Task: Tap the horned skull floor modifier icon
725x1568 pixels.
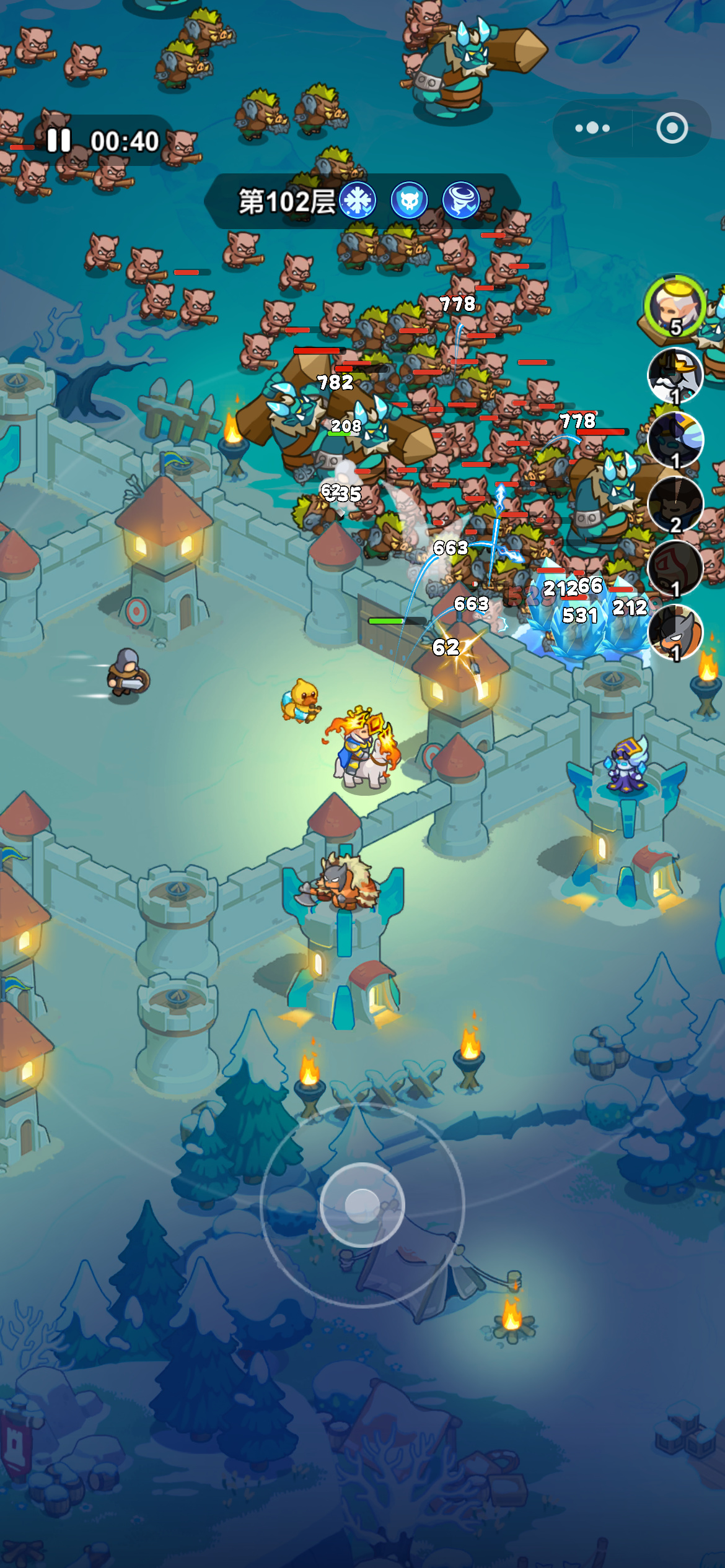Action: (x=409, y=201)
